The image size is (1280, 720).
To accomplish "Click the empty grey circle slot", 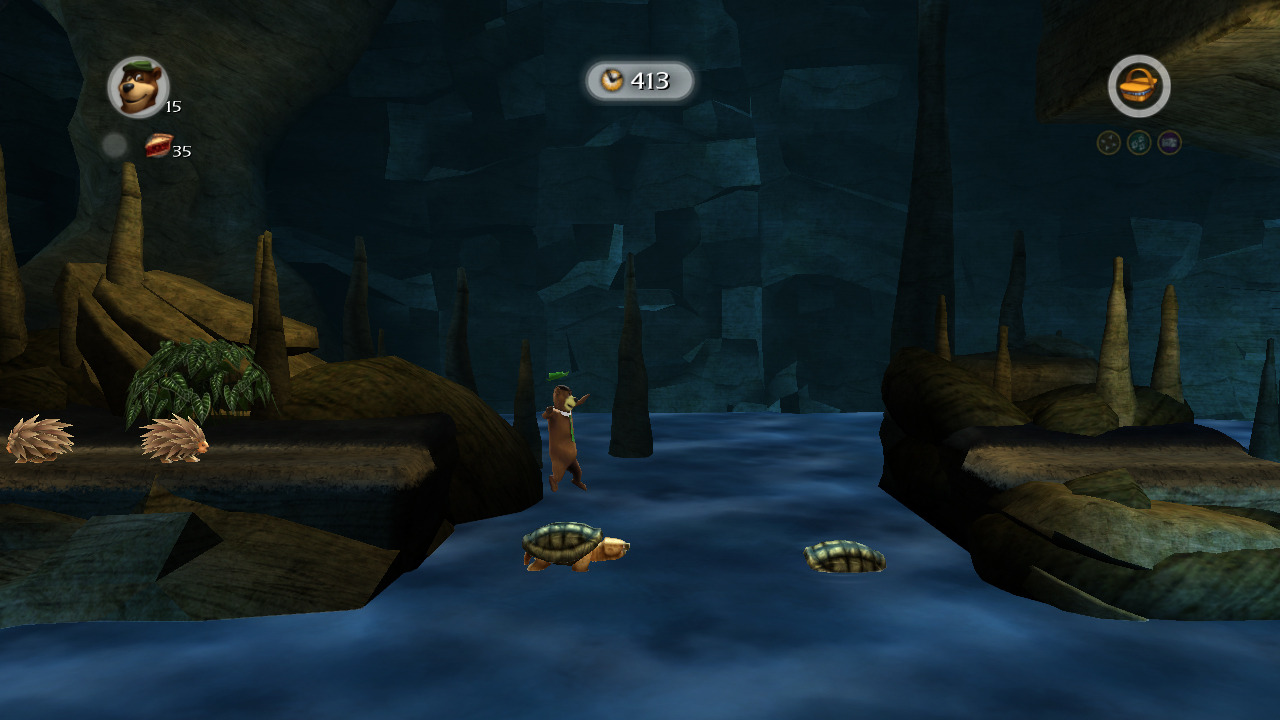I will coord(114,146).
